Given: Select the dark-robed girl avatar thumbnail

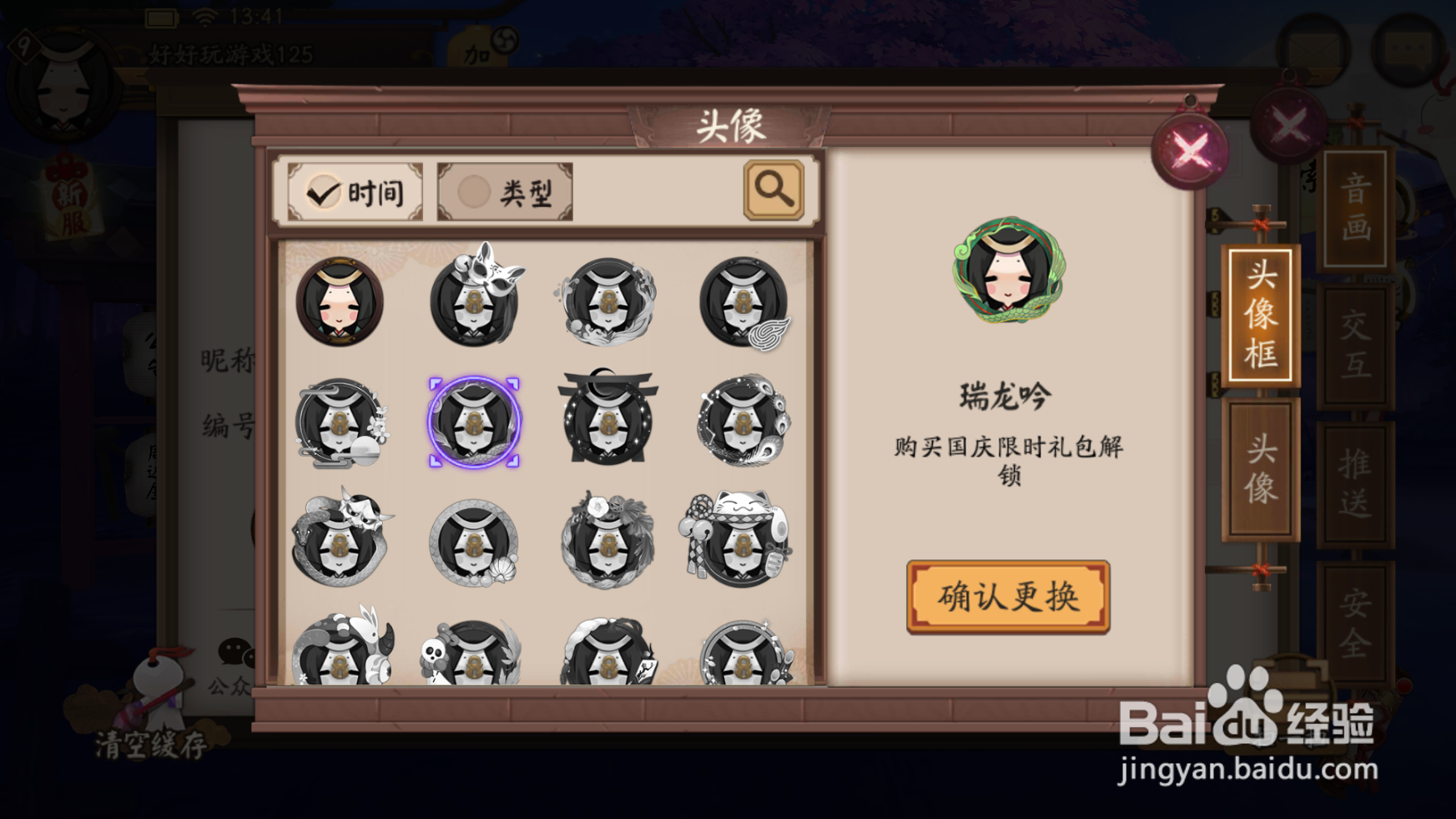Looking at the screenshot, I should (x=339, y=301).
